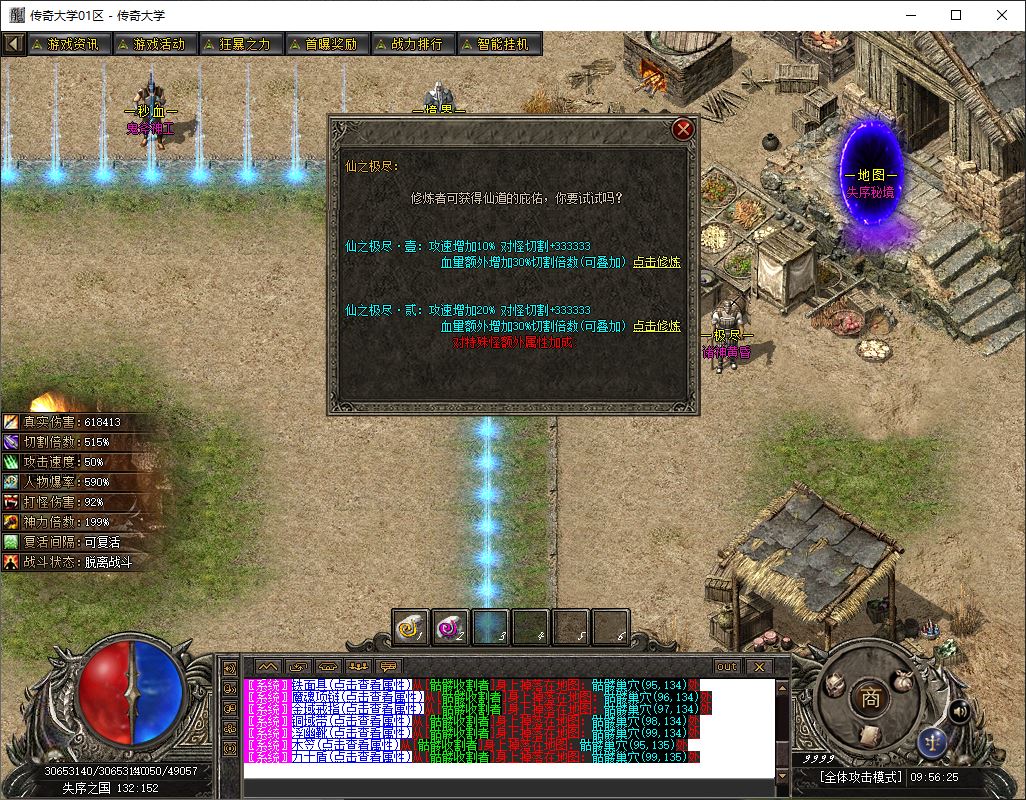Show the 战力排行 ranking
This screenshot has width=1026, height=800.
[411, 44]
